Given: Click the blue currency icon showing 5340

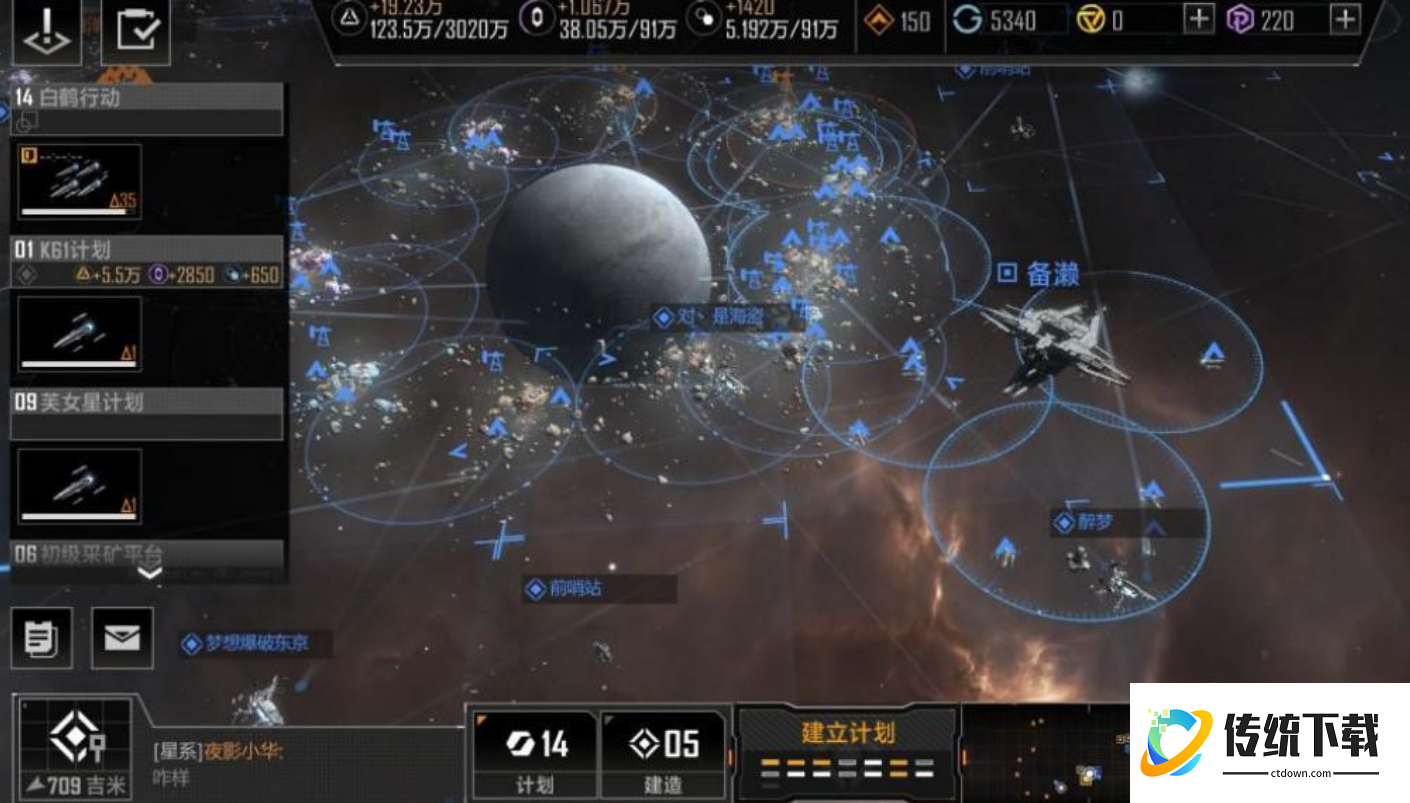Looking at the screenshot, I should click(x=968, y=20).
